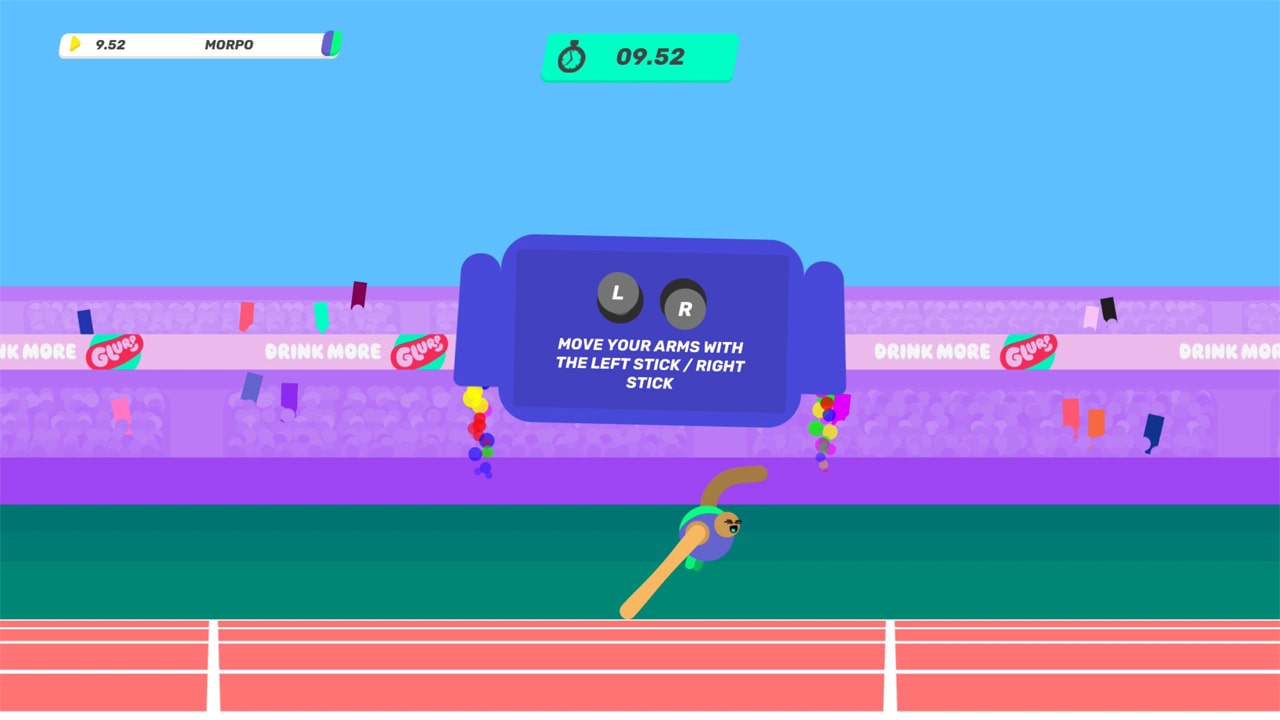Click the green timer panel

(x=639, y=57)
